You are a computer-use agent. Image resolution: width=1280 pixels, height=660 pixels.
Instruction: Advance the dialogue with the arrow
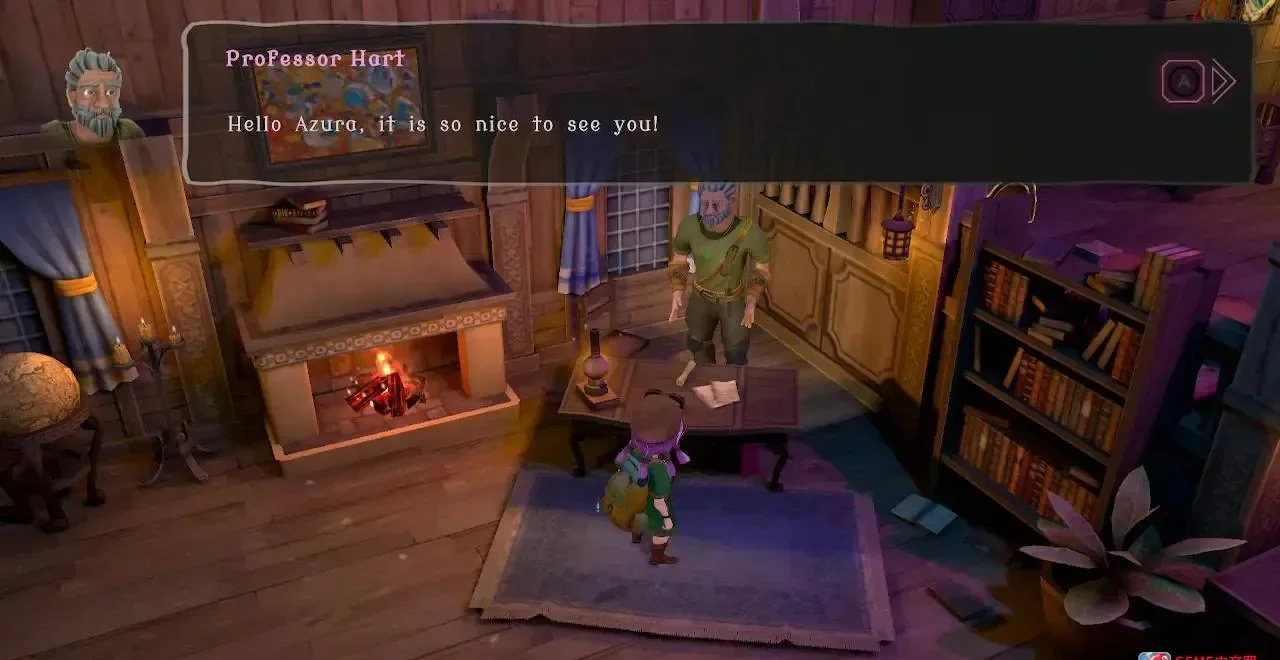pyautogui.click(x=1221, y=82)
